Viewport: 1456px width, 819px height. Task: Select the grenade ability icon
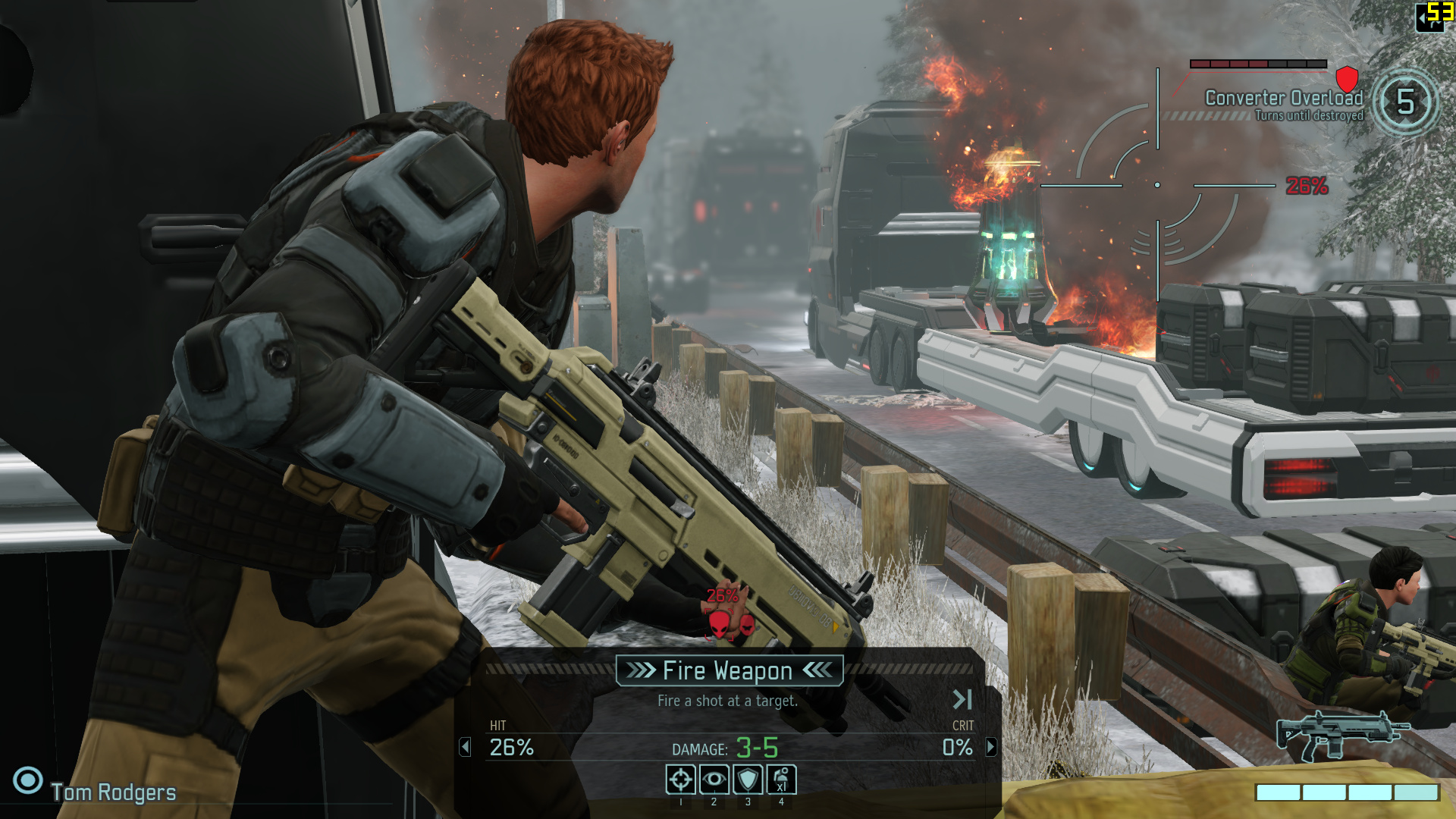click(781, 780)
